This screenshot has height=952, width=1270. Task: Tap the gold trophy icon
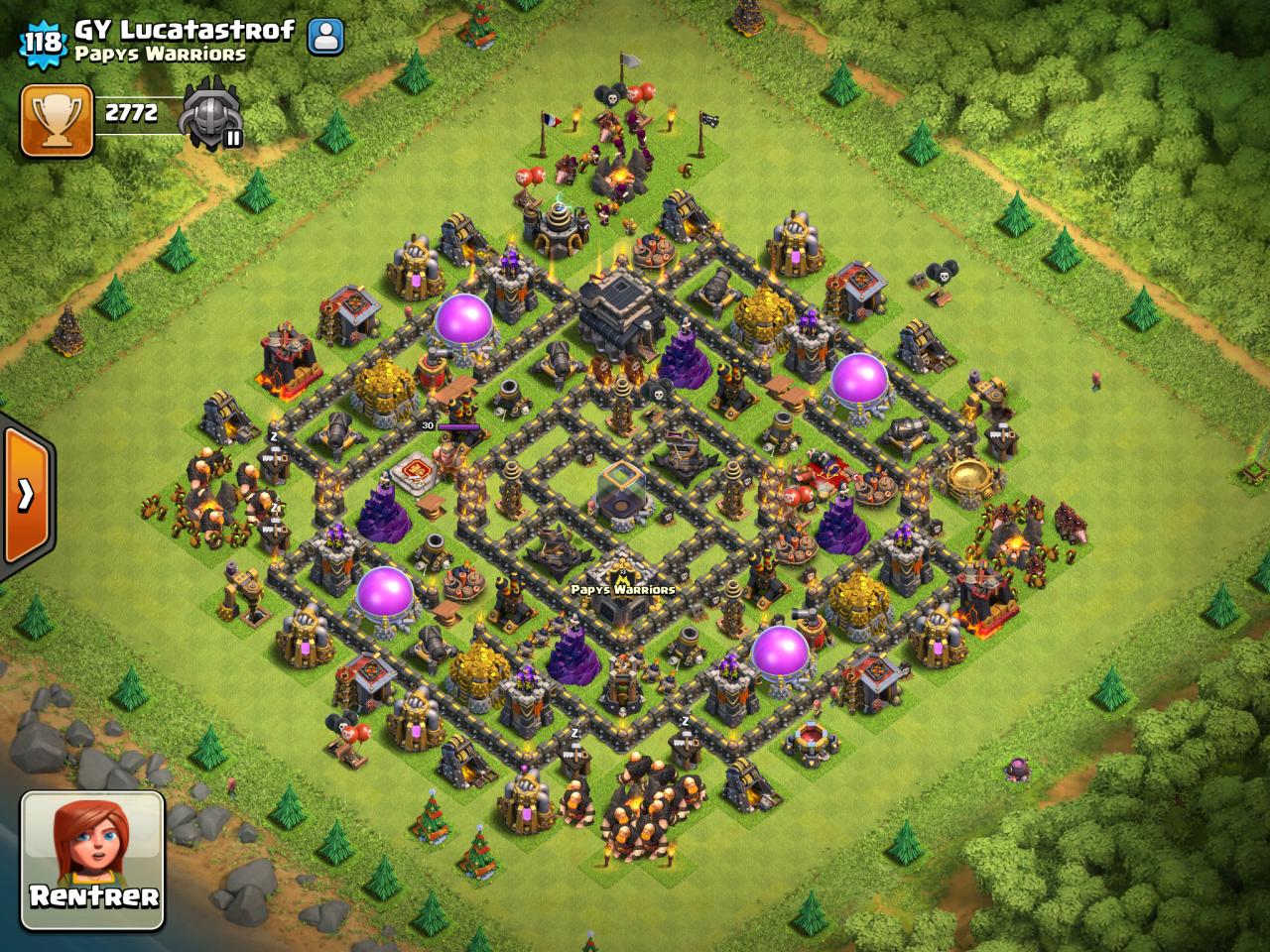[x=57, y=120]
